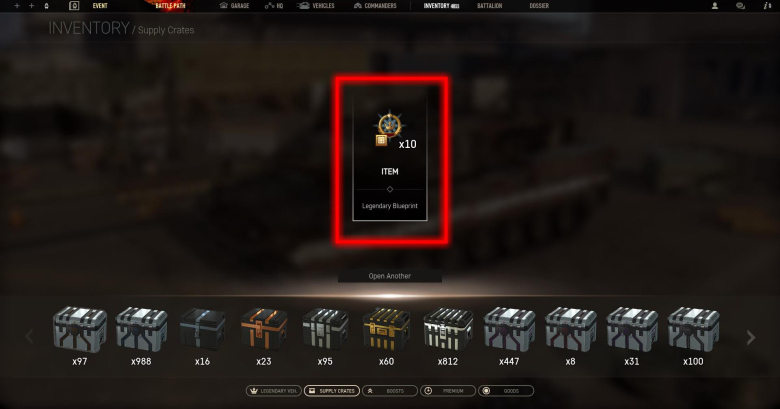Click the Open Another button
This screenshot has width=780, height=409.
(x=389, y=276)
